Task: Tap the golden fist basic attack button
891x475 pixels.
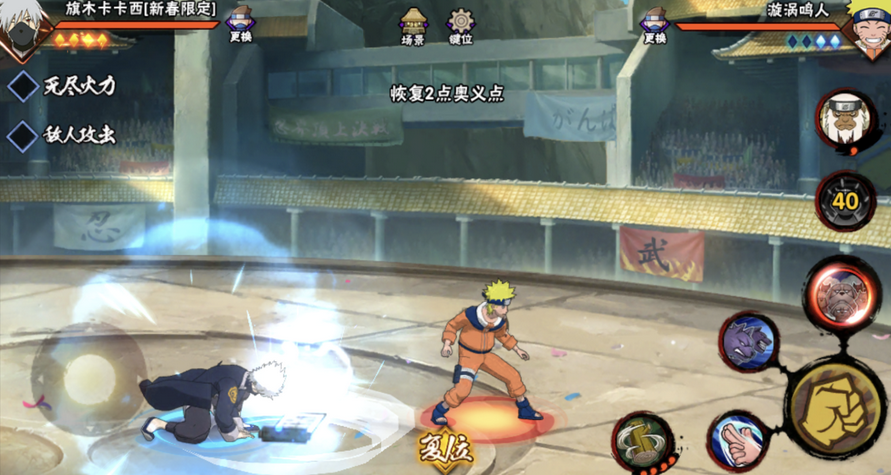Action: [x=838, y=404]
